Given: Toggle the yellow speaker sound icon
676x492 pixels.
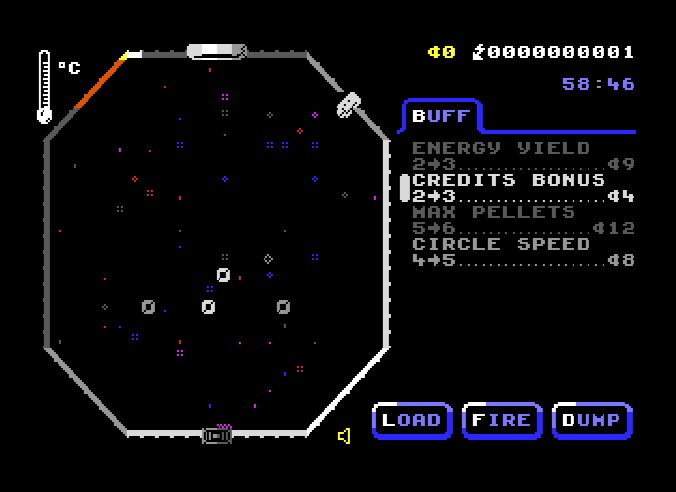Looking at the screenshot, I should (x=344, y=436).
